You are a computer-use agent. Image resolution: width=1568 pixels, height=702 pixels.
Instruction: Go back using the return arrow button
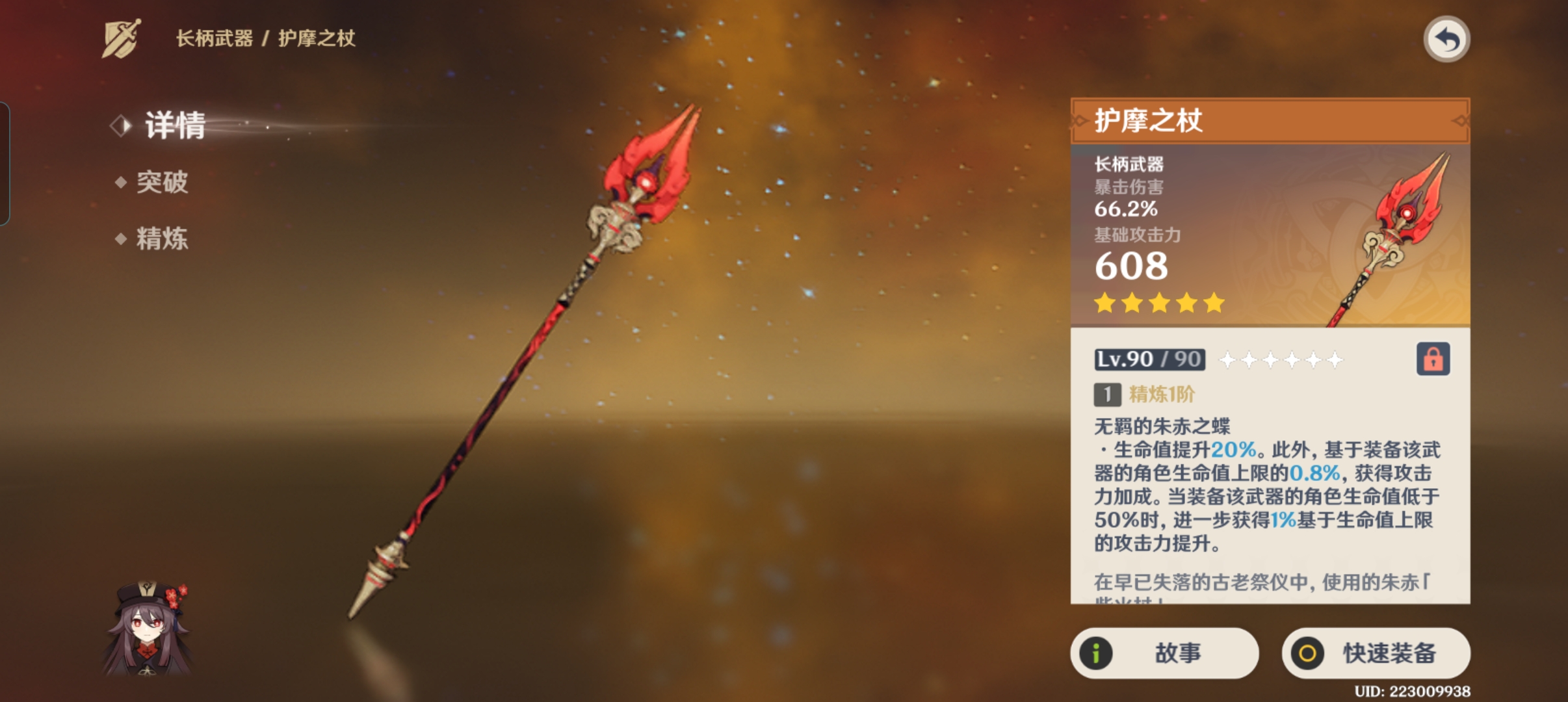point(1446,40)
